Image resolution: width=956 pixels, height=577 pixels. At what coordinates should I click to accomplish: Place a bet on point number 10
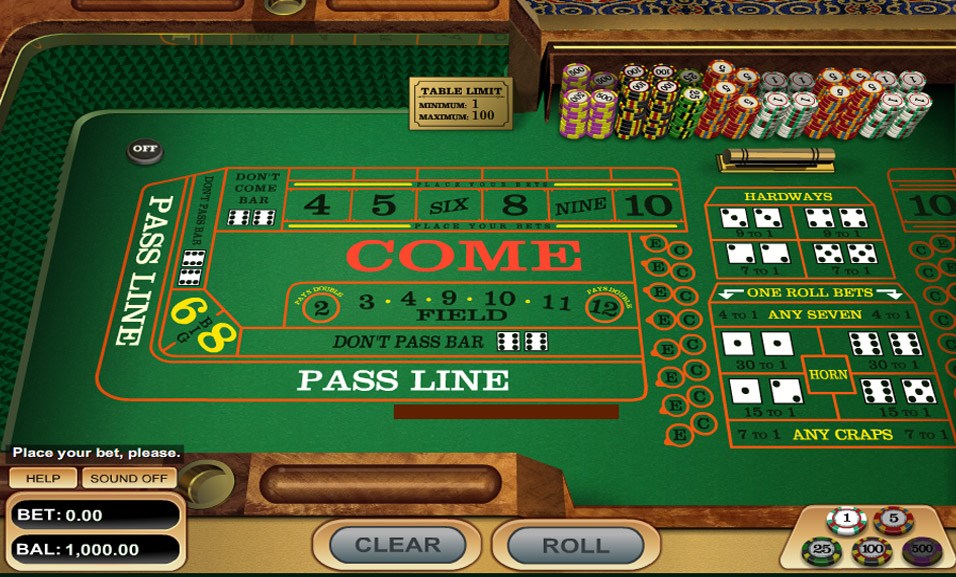click(647, 205)
